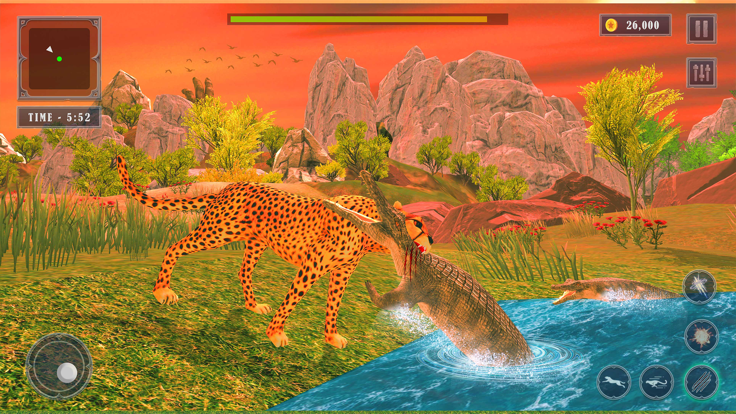The width and height of the screenshot is (736, 414).
Task: Pause the game
Action: click(x=701, y=28)
